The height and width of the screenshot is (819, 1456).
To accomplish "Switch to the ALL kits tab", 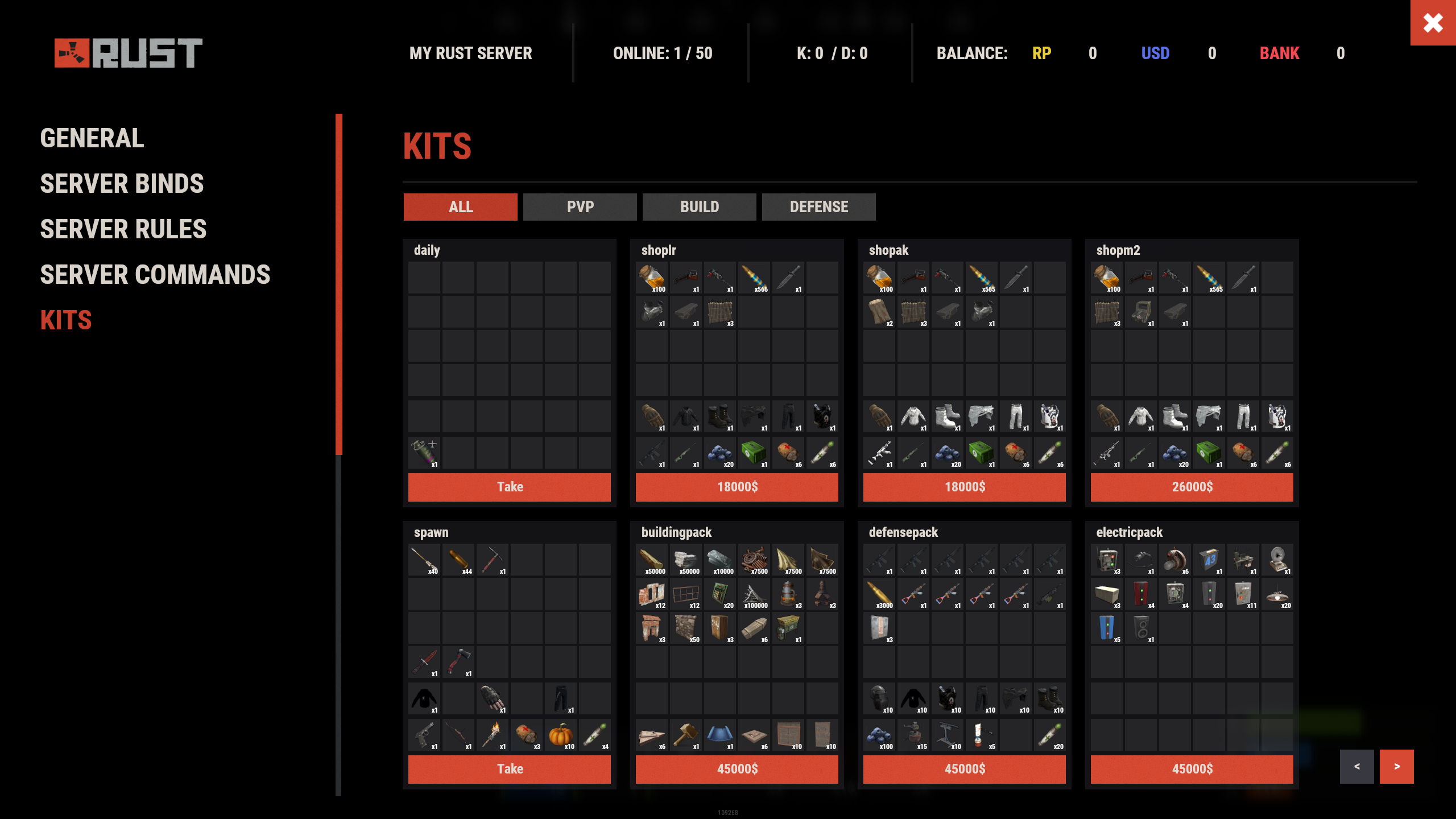I will pos(460,207).
